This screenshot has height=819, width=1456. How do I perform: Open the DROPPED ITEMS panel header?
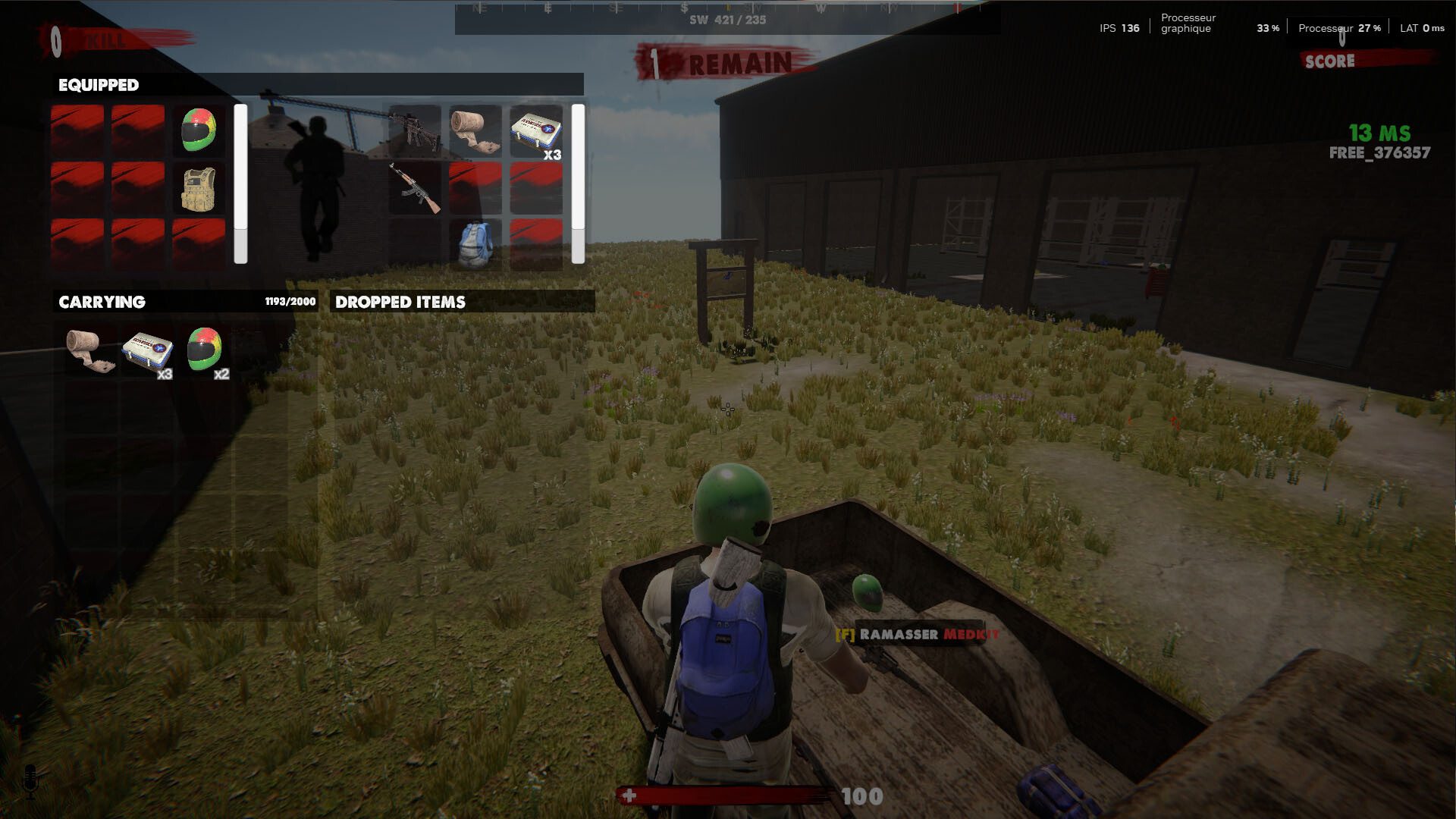click(x=403, y=301)
